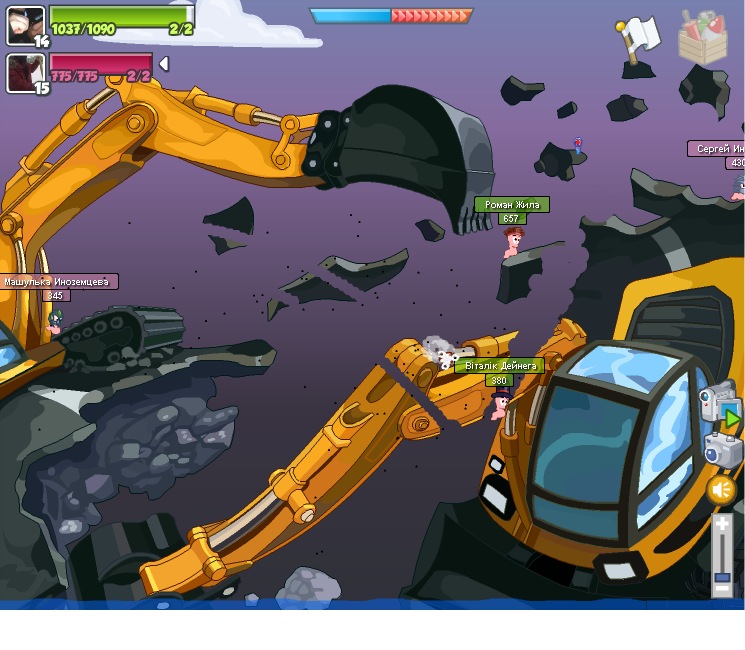Zoom in with the plus button
The width and height of the screenshot is (745, 650).
[x=722, y=523]
